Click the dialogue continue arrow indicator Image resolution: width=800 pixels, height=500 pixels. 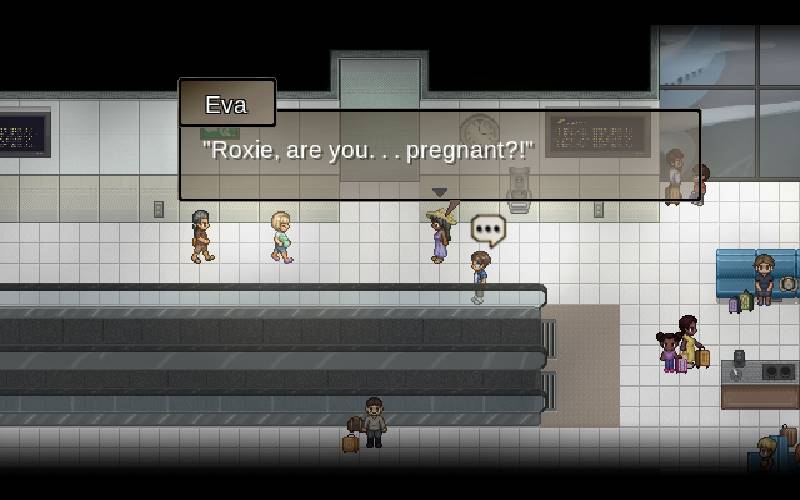(439, 192)
